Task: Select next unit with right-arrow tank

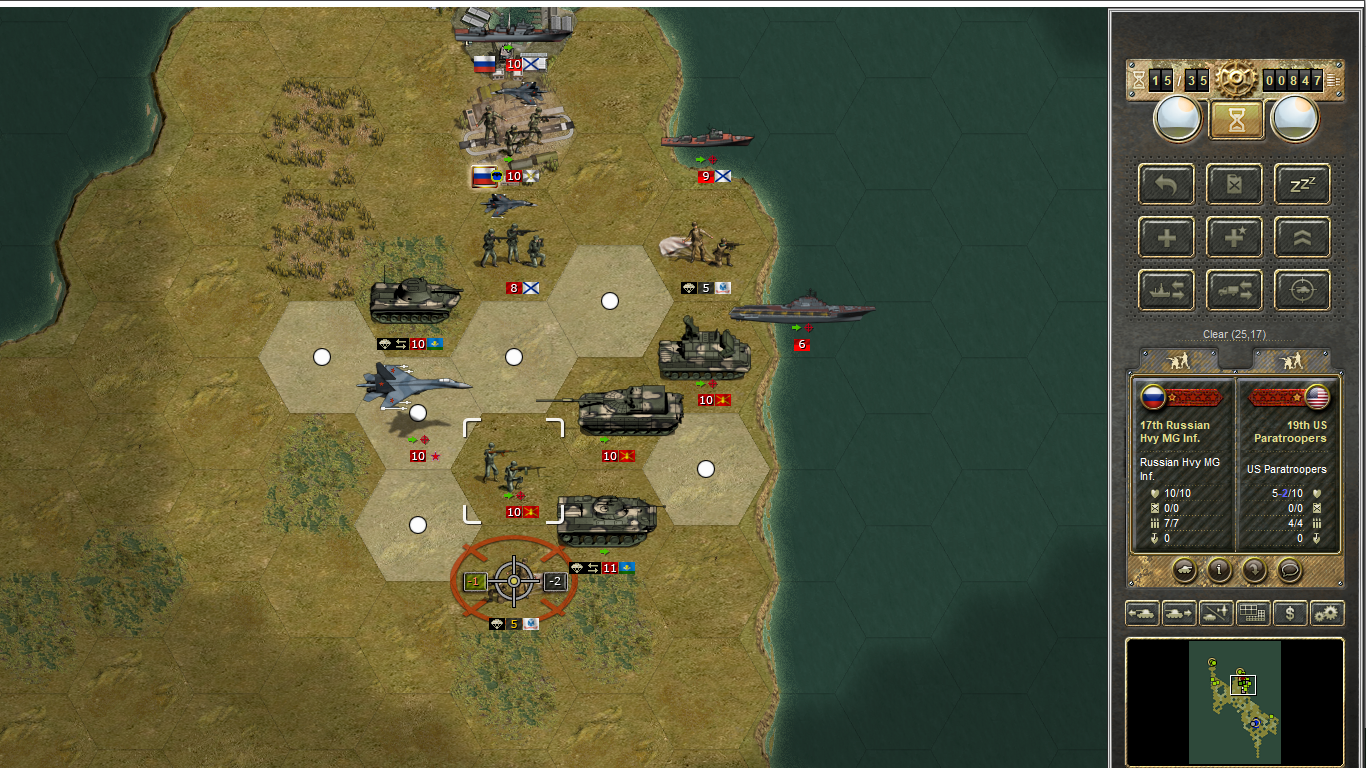Action: [x=1178, y=613]
